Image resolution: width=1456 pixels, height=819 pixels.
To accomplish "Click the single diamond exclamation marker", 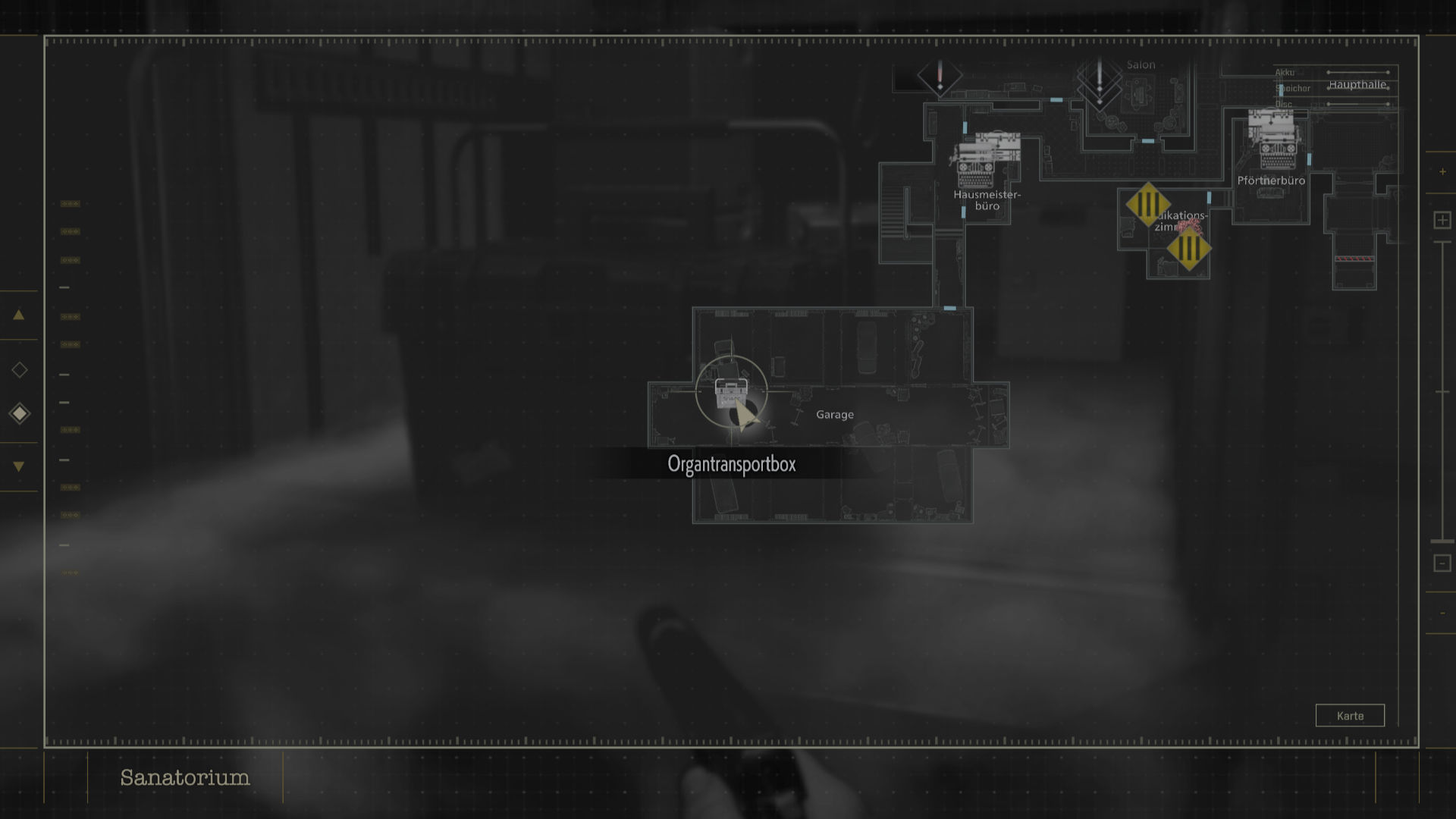I will (x=940, y=77).
